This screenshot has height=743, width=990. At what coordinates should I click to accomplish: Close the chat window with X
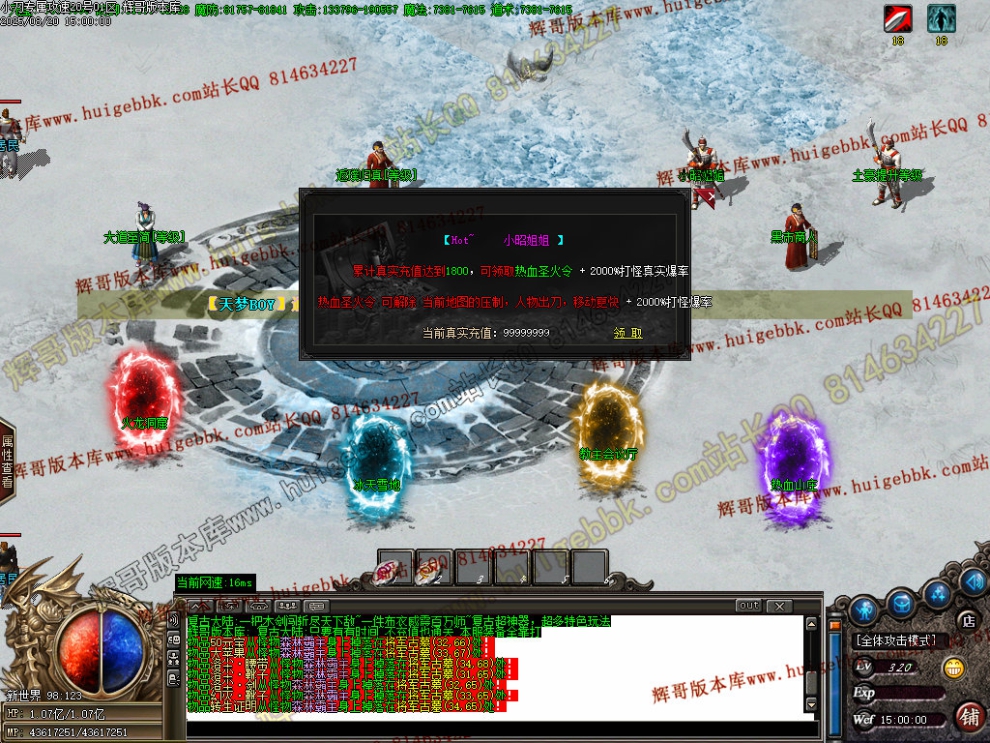point(777,606)
